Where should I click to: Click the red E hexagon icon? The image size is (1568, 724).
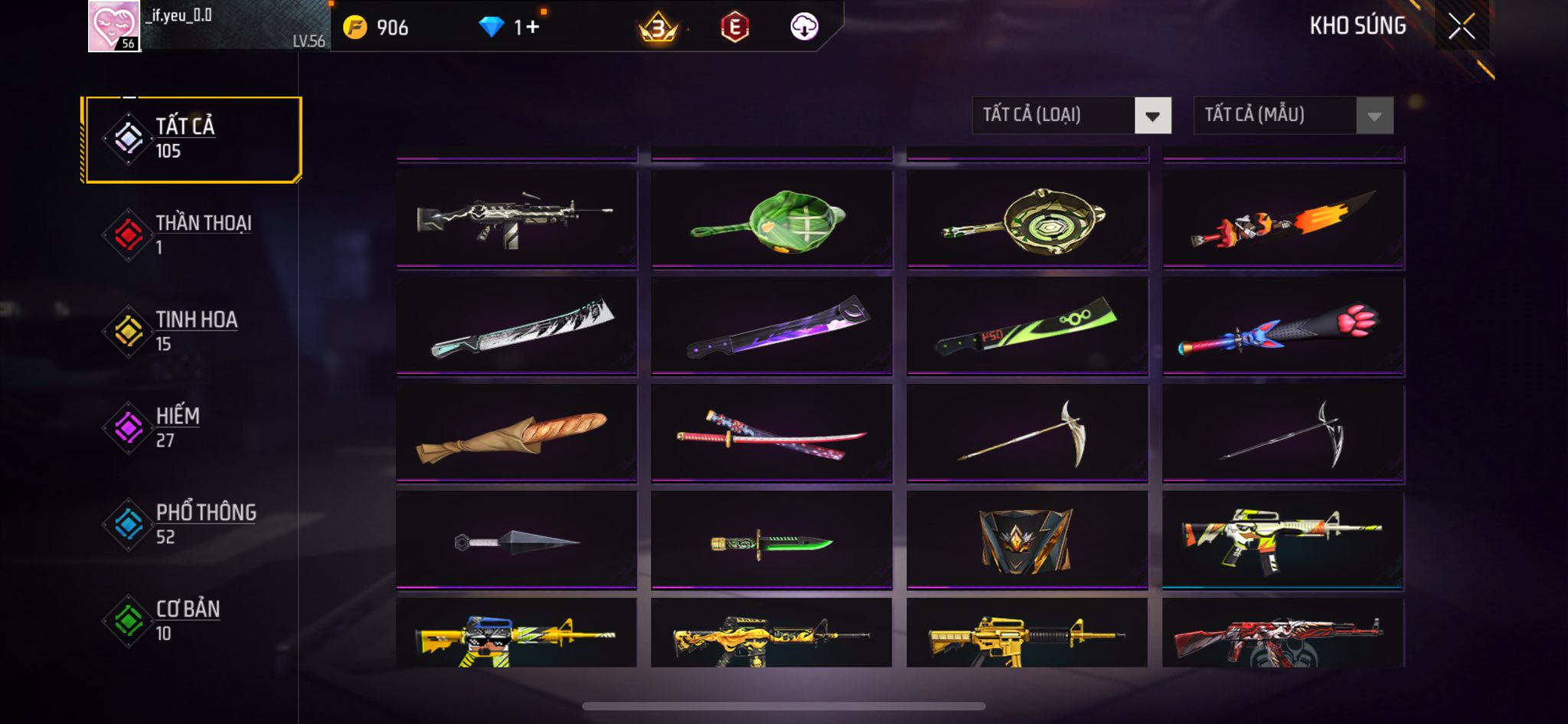[x=734, y=28]
